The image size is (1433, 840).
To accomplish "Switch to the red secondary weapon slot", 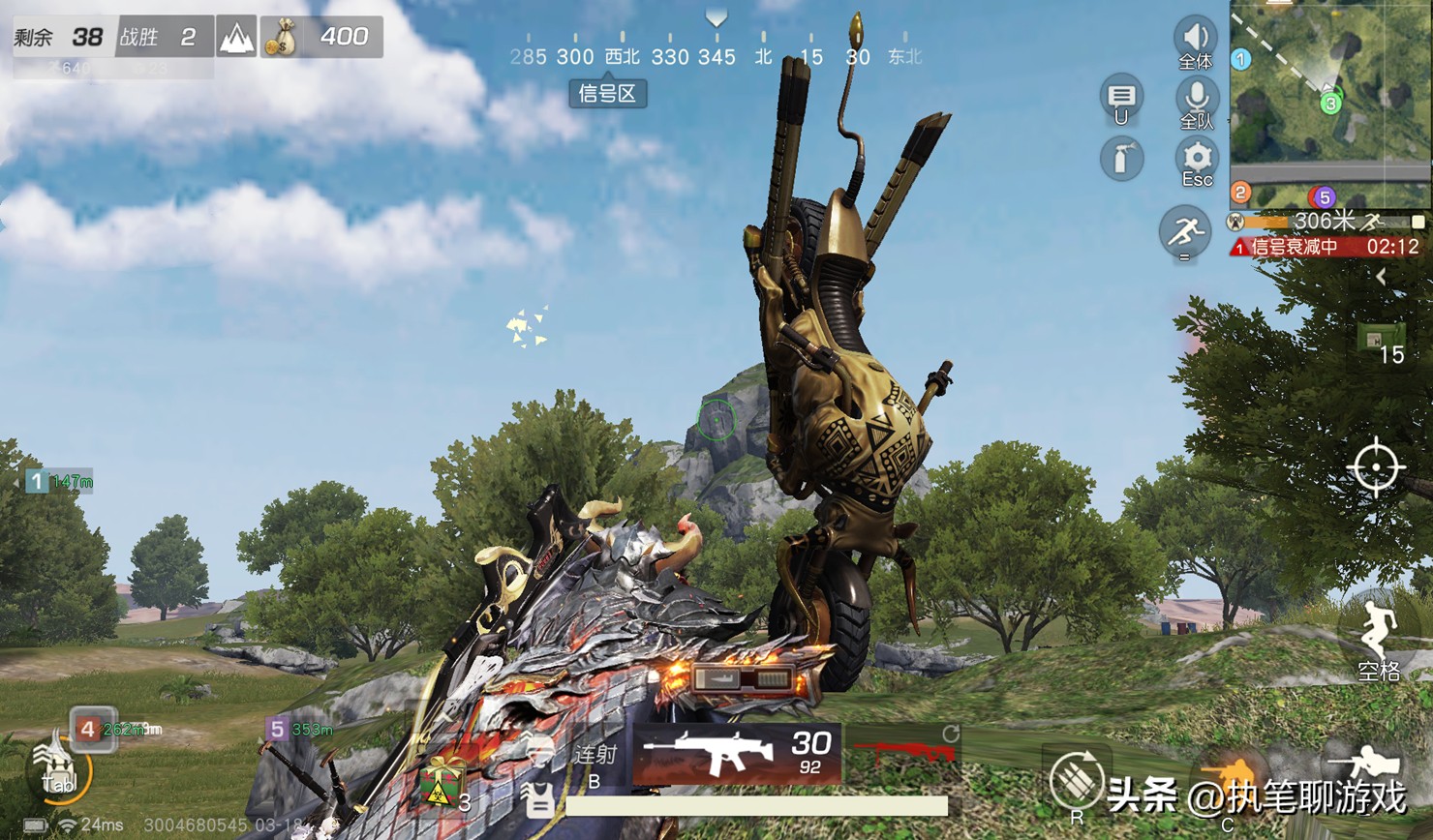I will [902, 750].
